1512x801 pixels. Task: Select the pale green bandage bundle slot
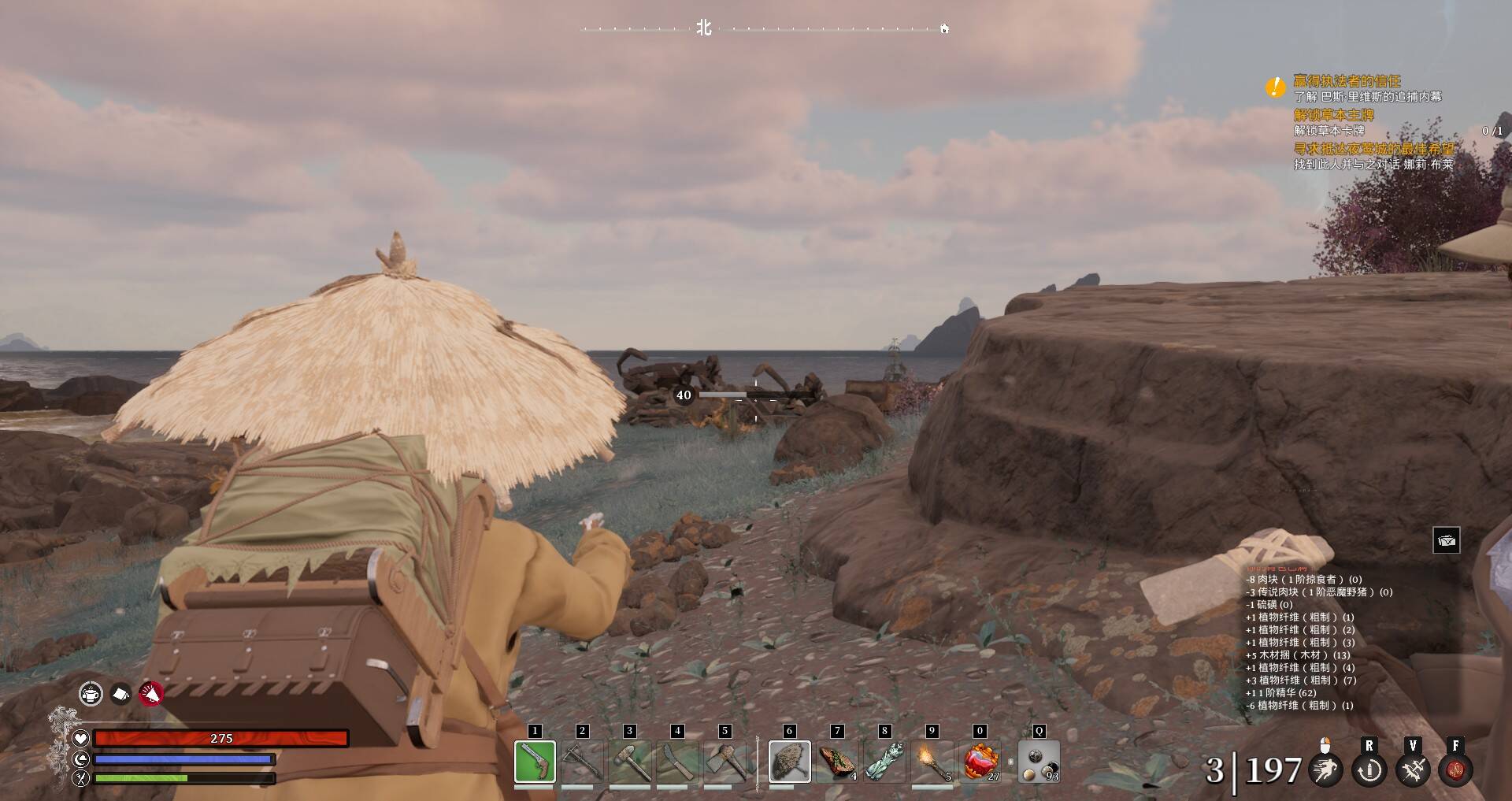click(884, 762)
